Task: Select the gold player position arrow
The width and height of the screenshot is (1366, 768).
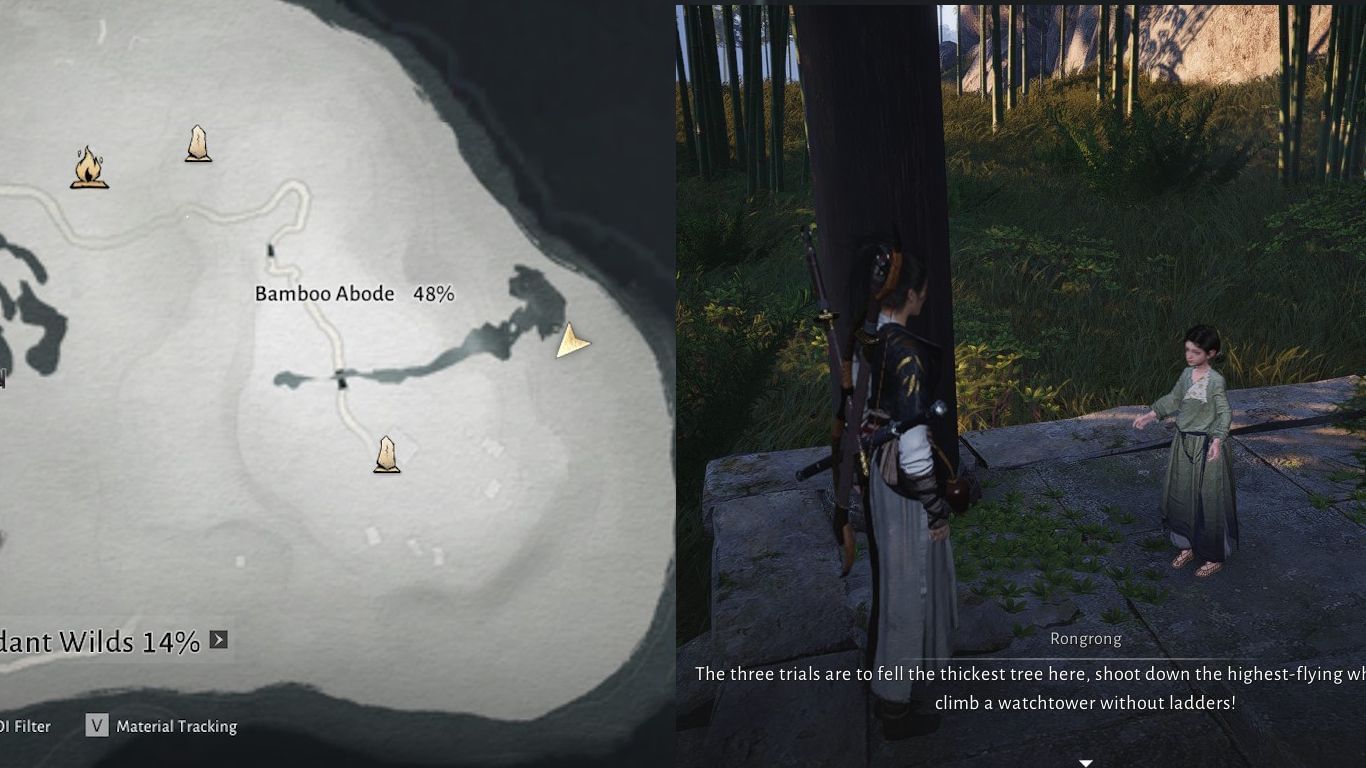Action: (x=570, y=342)
